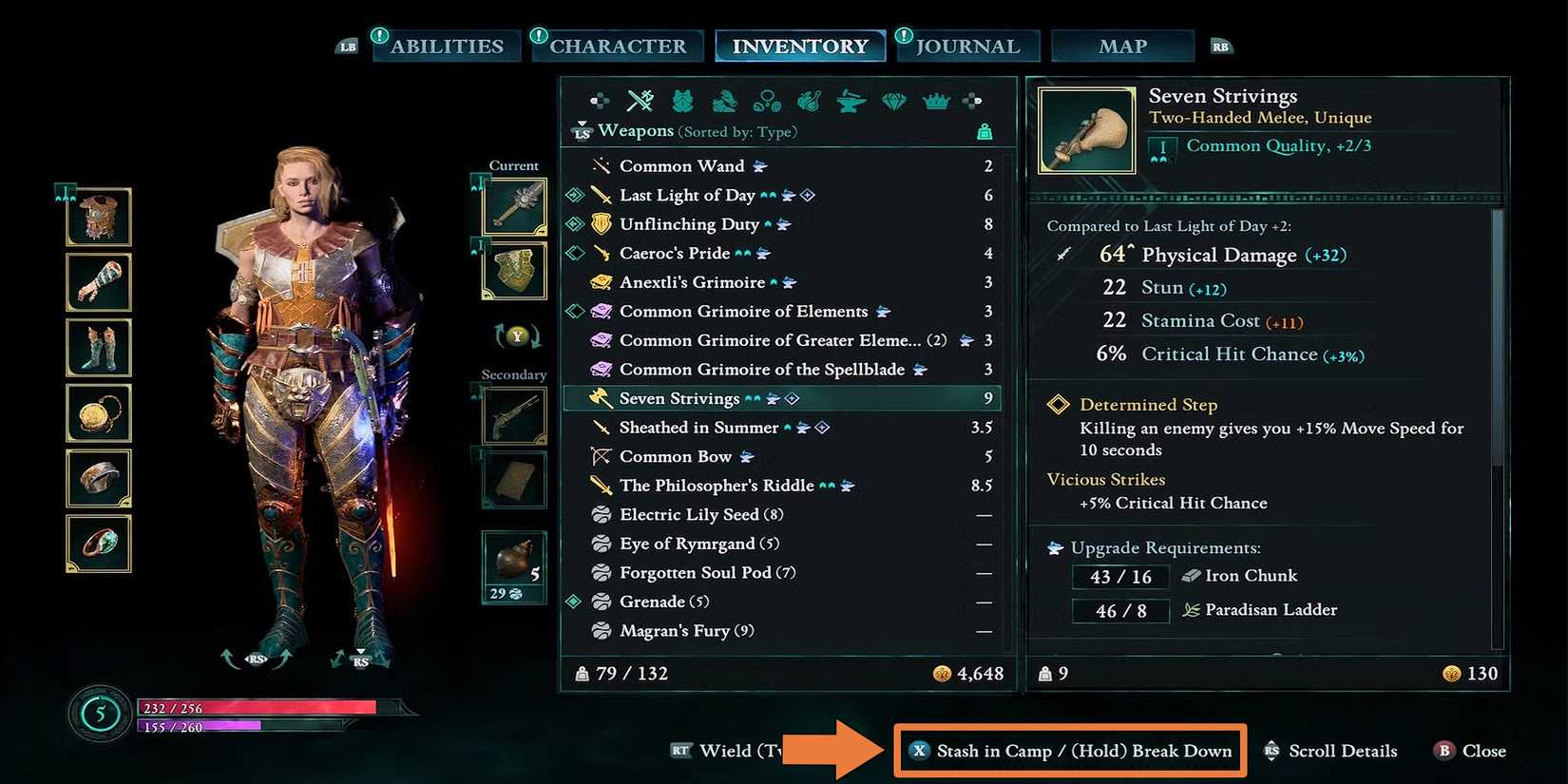Switch to the Journal tab

coord(967,45)
